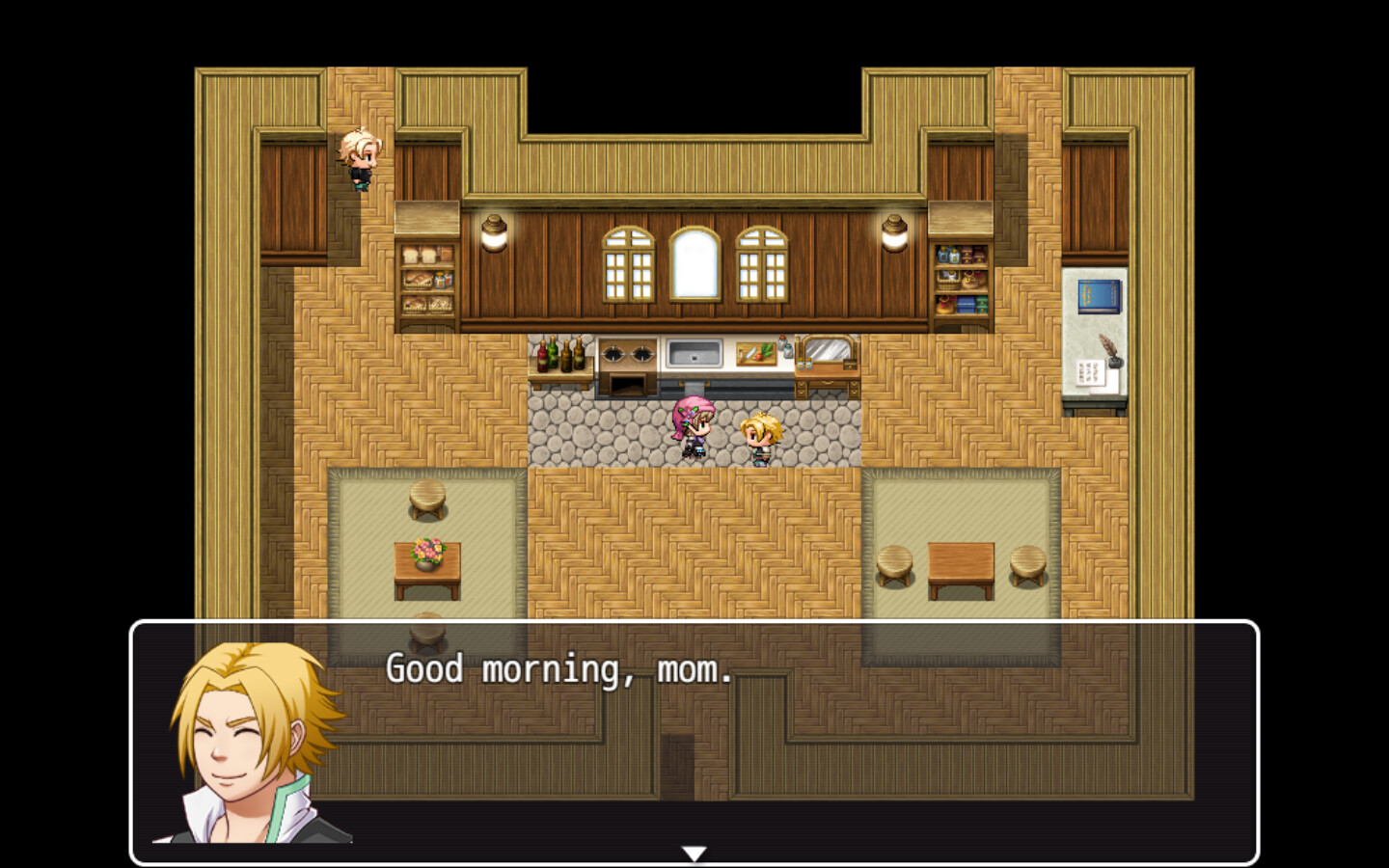
Task: Click the wall lantern left of the windows
Action: coord(495,231)
